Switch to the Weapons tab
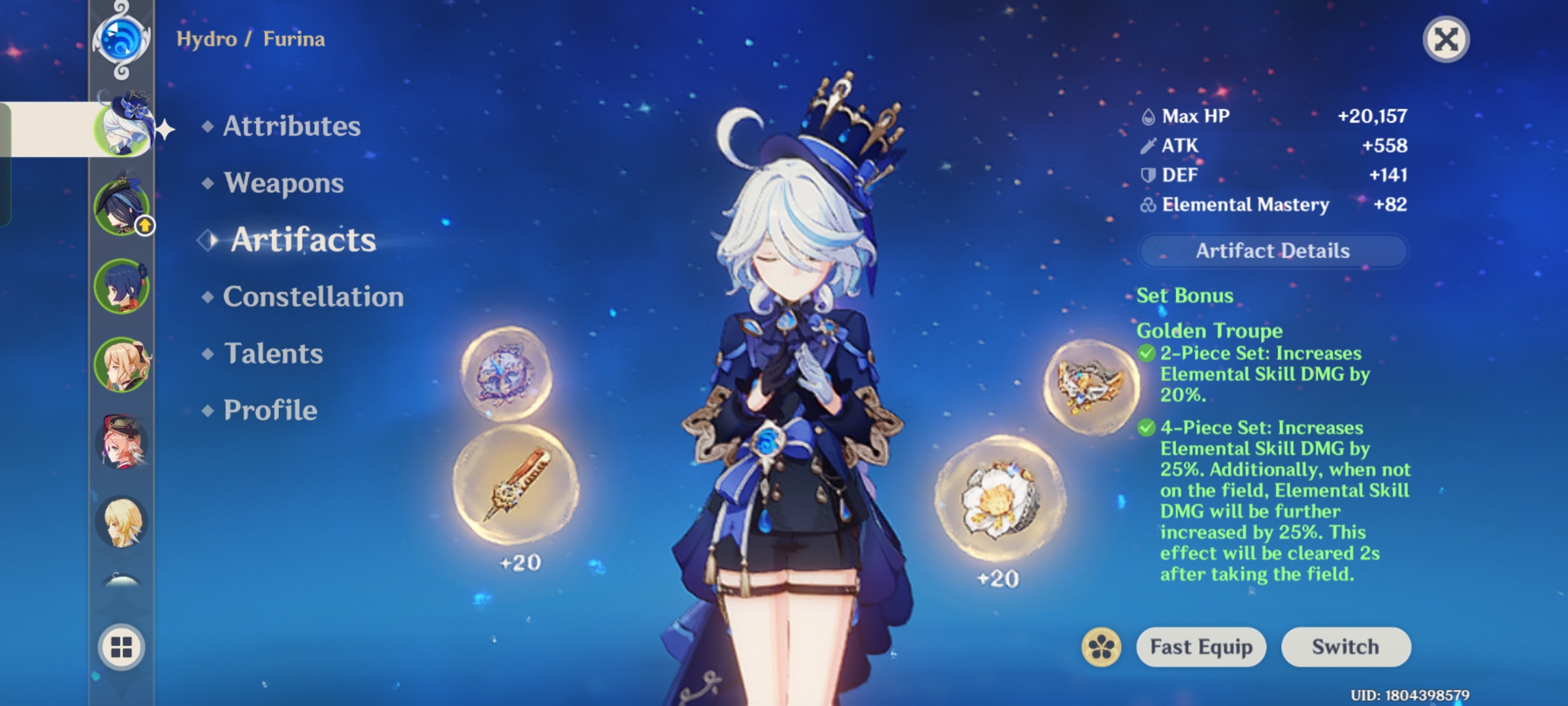Viewport: 1568px width, 706px height. (282, 184)
